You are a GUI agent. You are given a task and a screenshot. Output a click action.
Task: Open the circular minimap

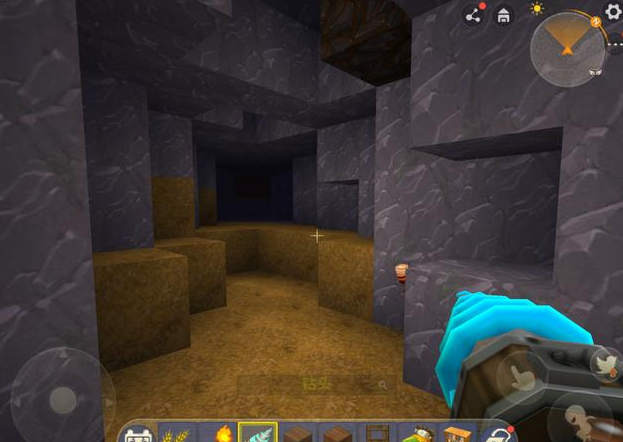[x=567, y=45]
